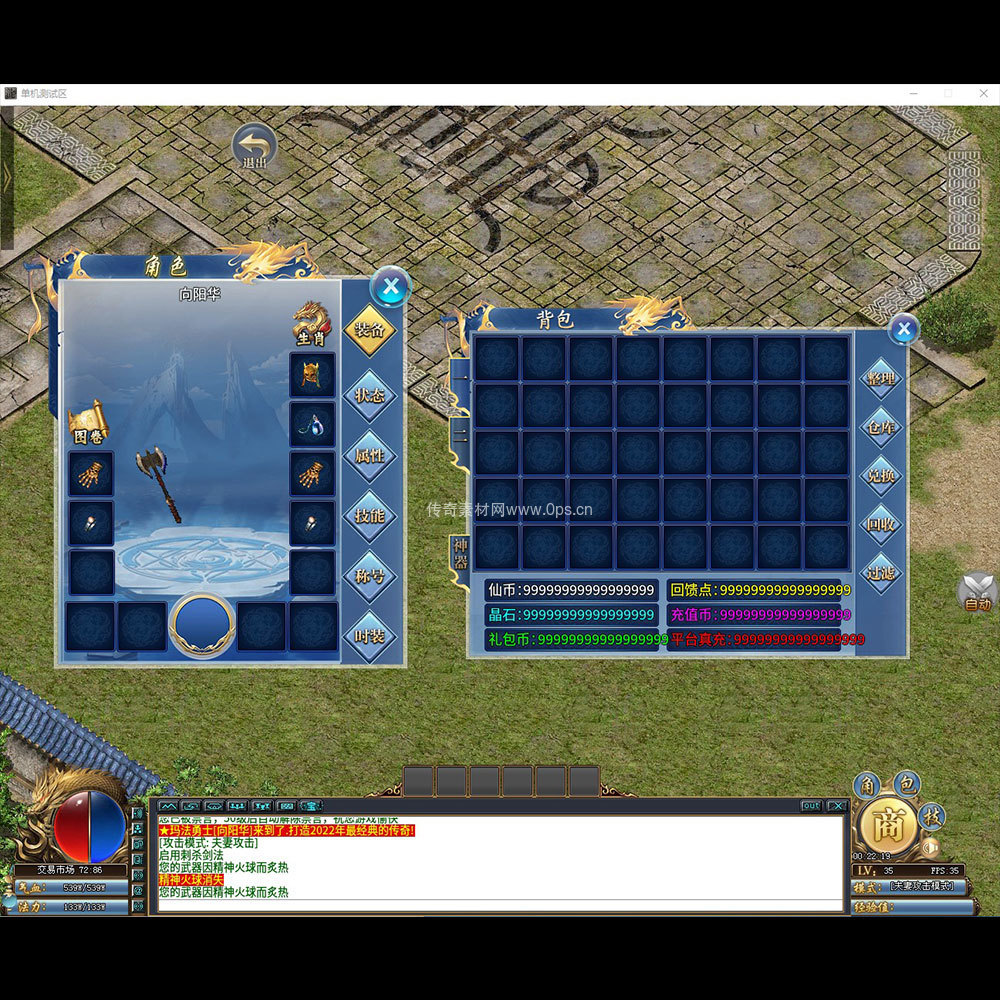Show the 技能 skills tab
This screenshot has width=1000, height=1000.
369,516
